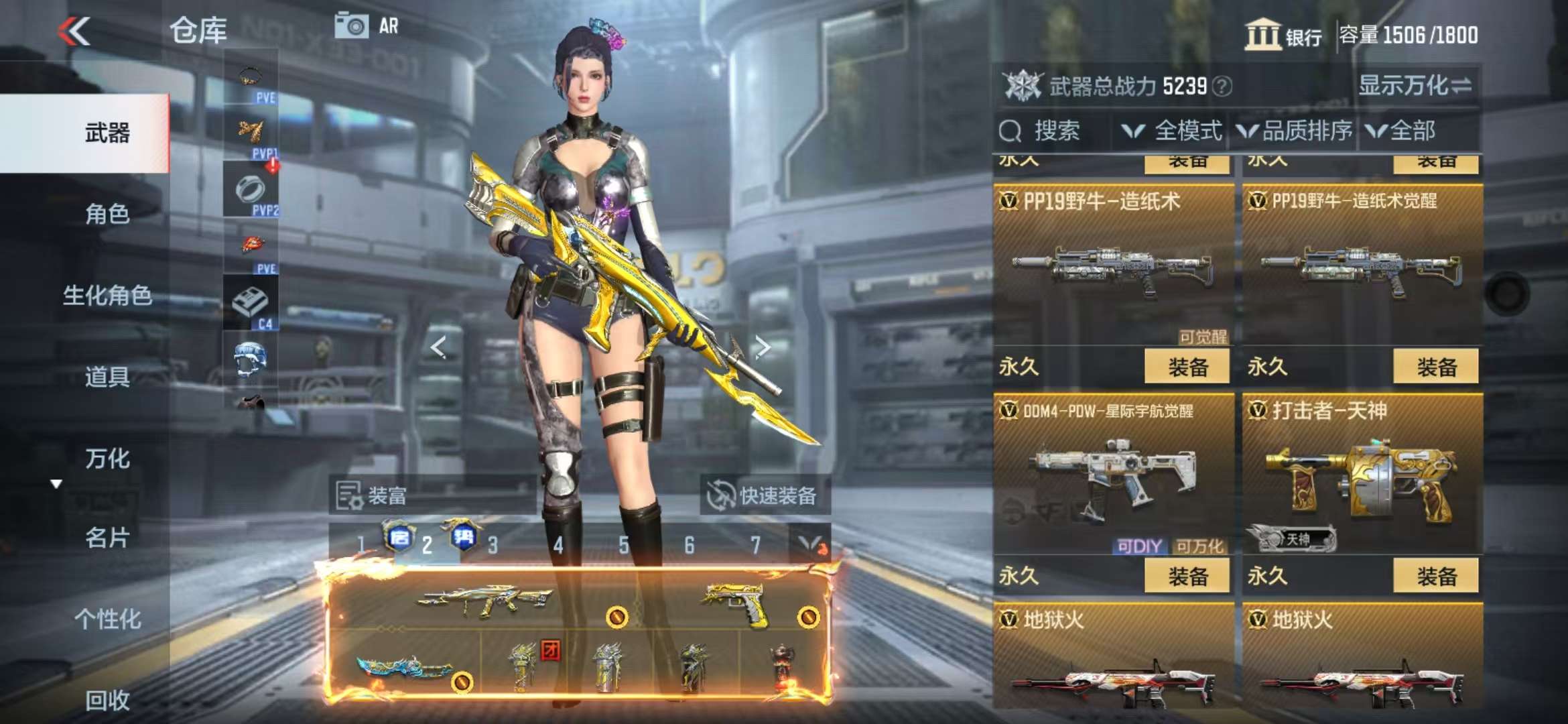Show the next weapon with right arrow
This screenshot has height=724, width=1568.
pos(762,347)
